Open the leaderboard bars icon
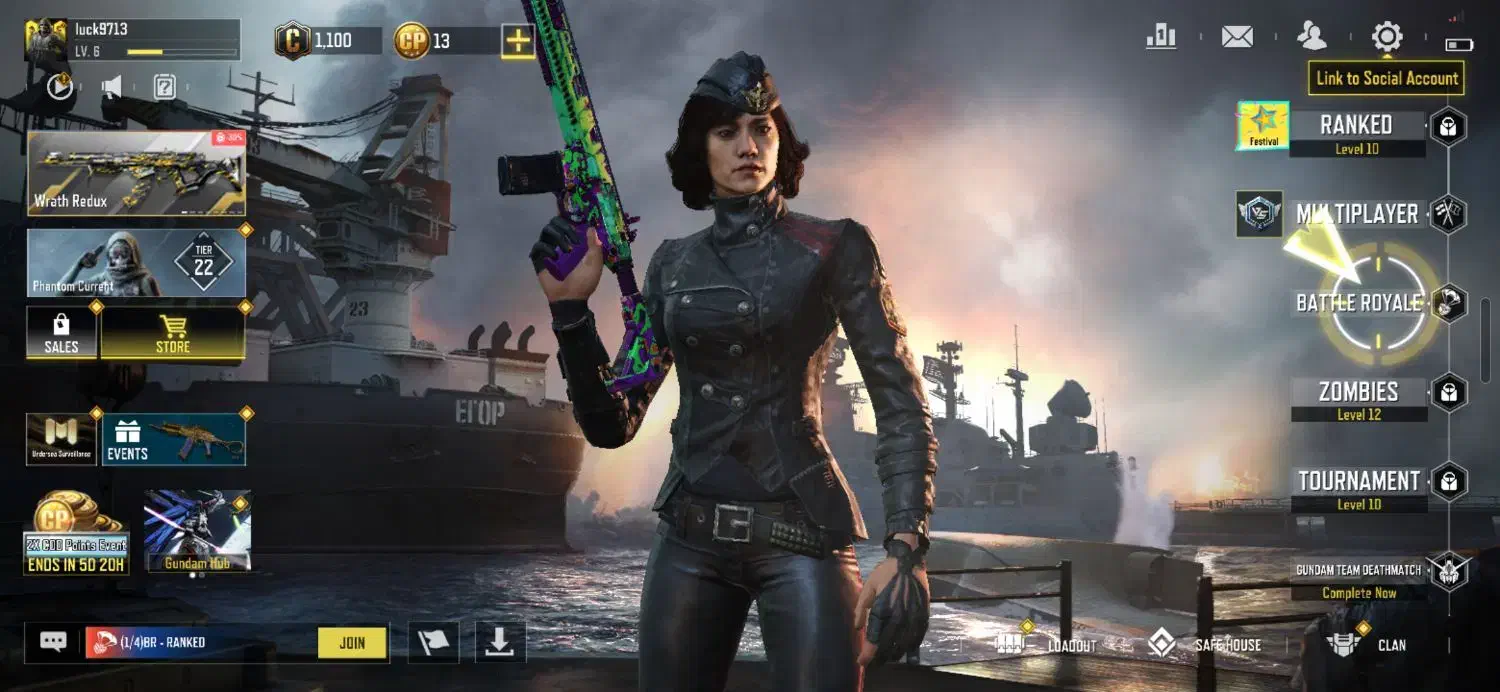 [x=1161, y=38]
